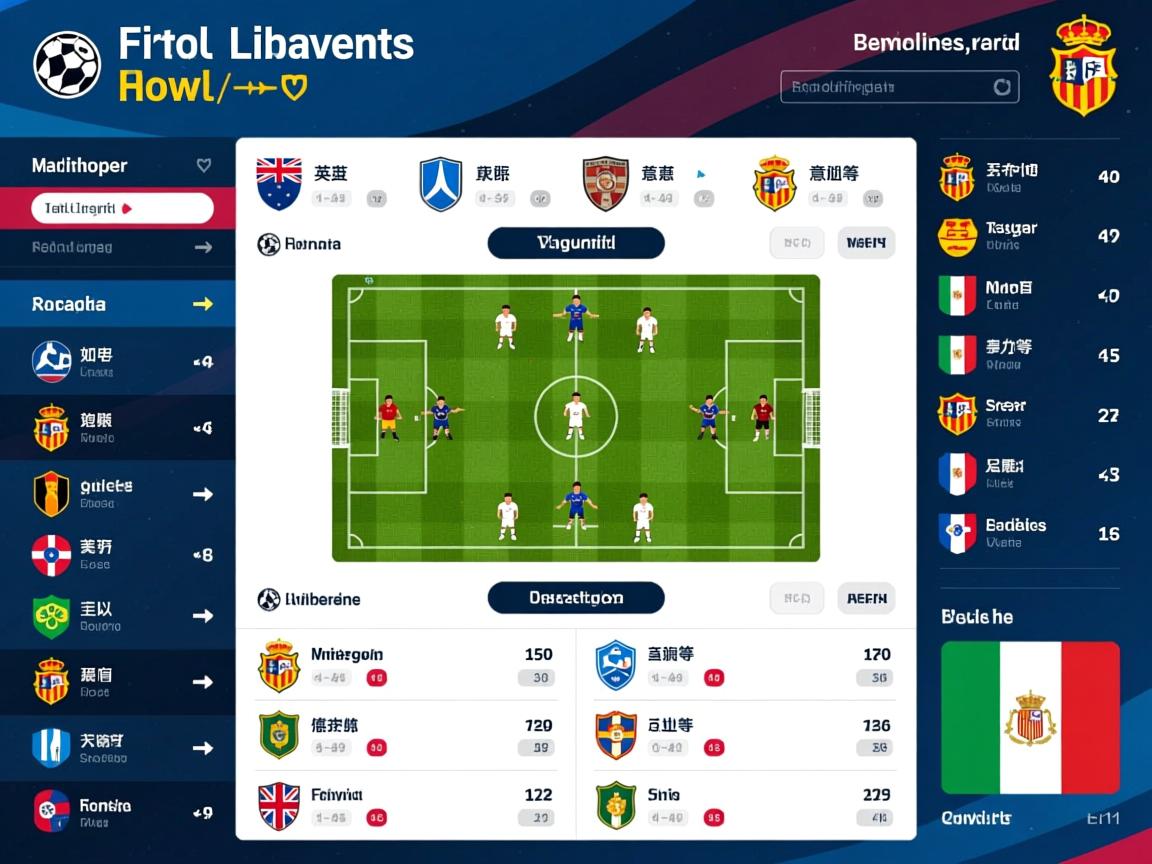Choose the Mnaergoin team entry

[406, 665]
